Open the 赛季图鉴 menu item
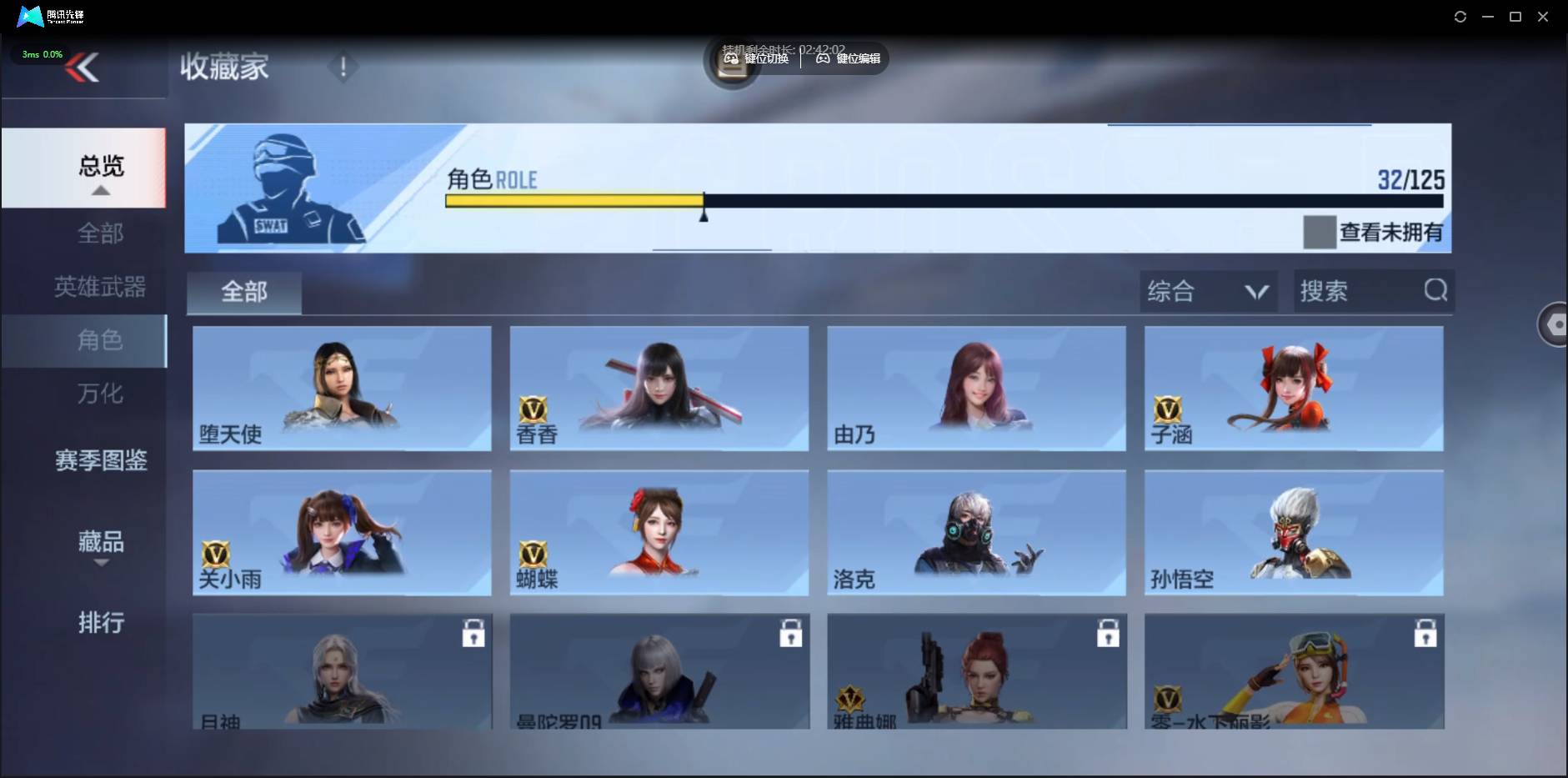The image size is (1568, 778). [100, 459]
